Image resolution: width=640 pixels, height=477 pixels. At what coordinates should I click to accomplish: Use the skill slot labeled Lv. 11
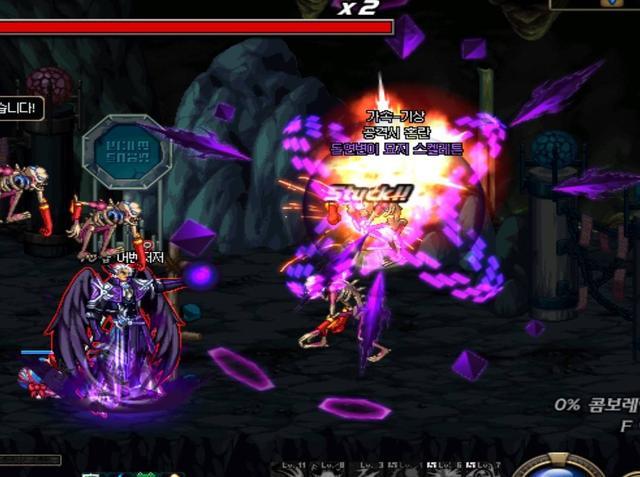tap(294, 469)
